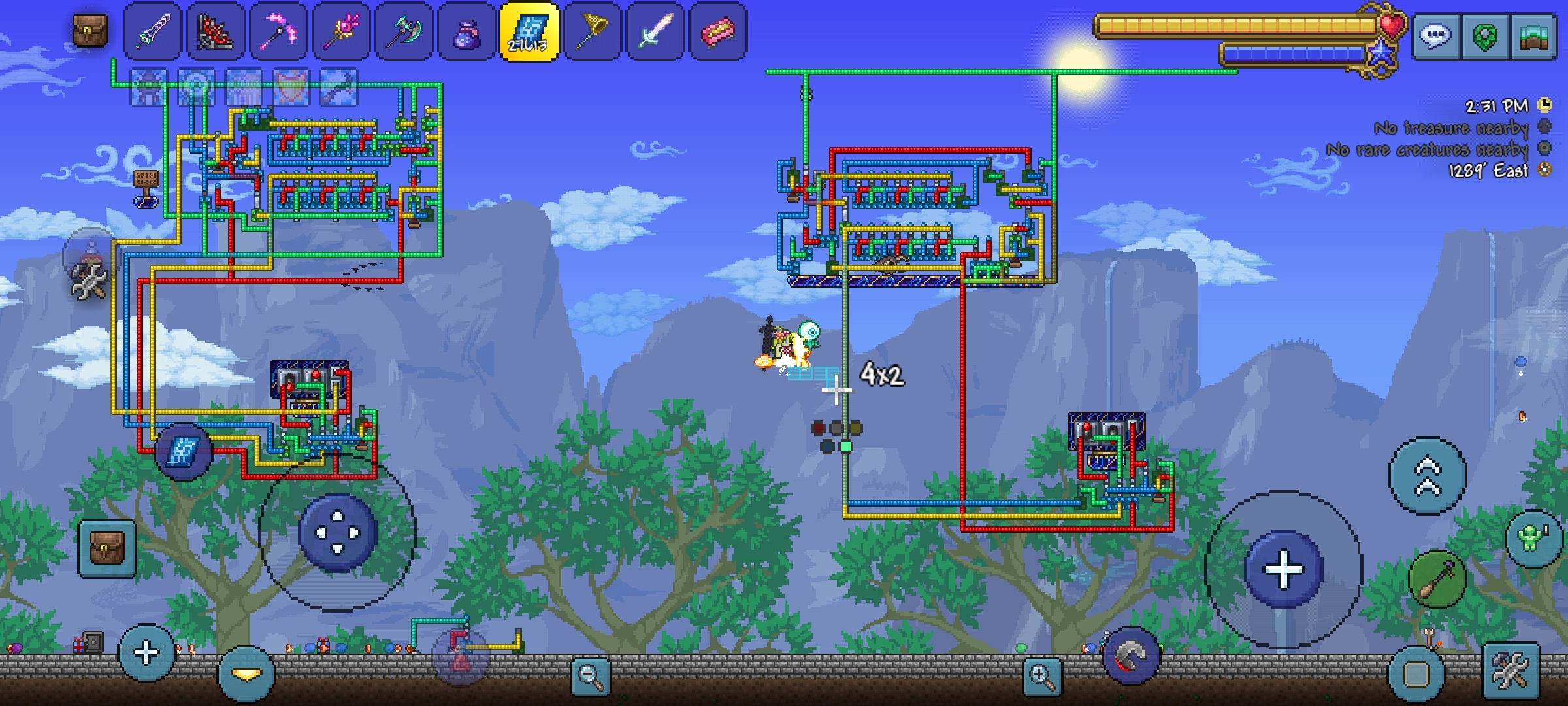Choose the pink gem staff hotbar slot
The height and width of the screenshot is (706, 1568).
[341, 31]
